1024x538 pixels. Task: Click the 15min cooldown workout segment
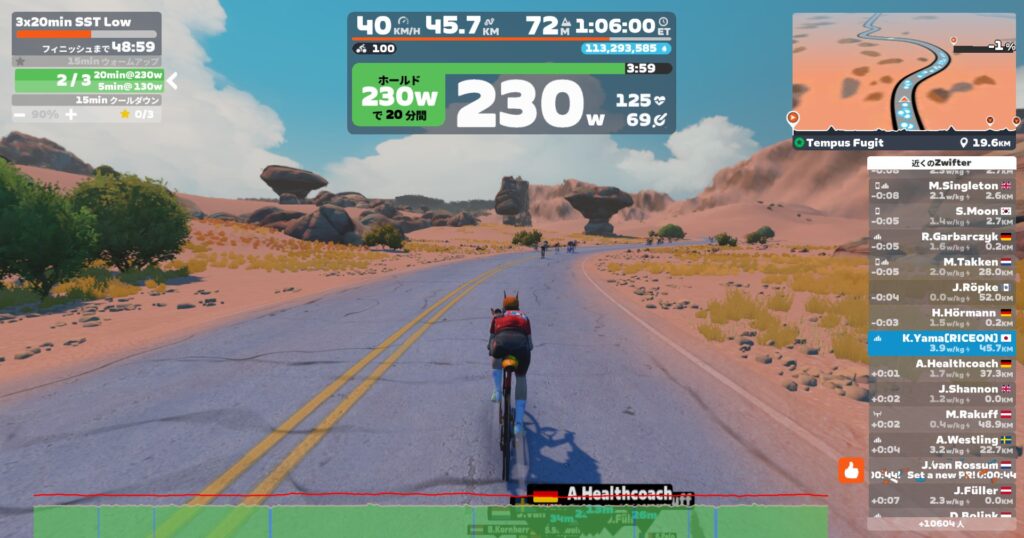pyautogui.click(x=88, y=100)
